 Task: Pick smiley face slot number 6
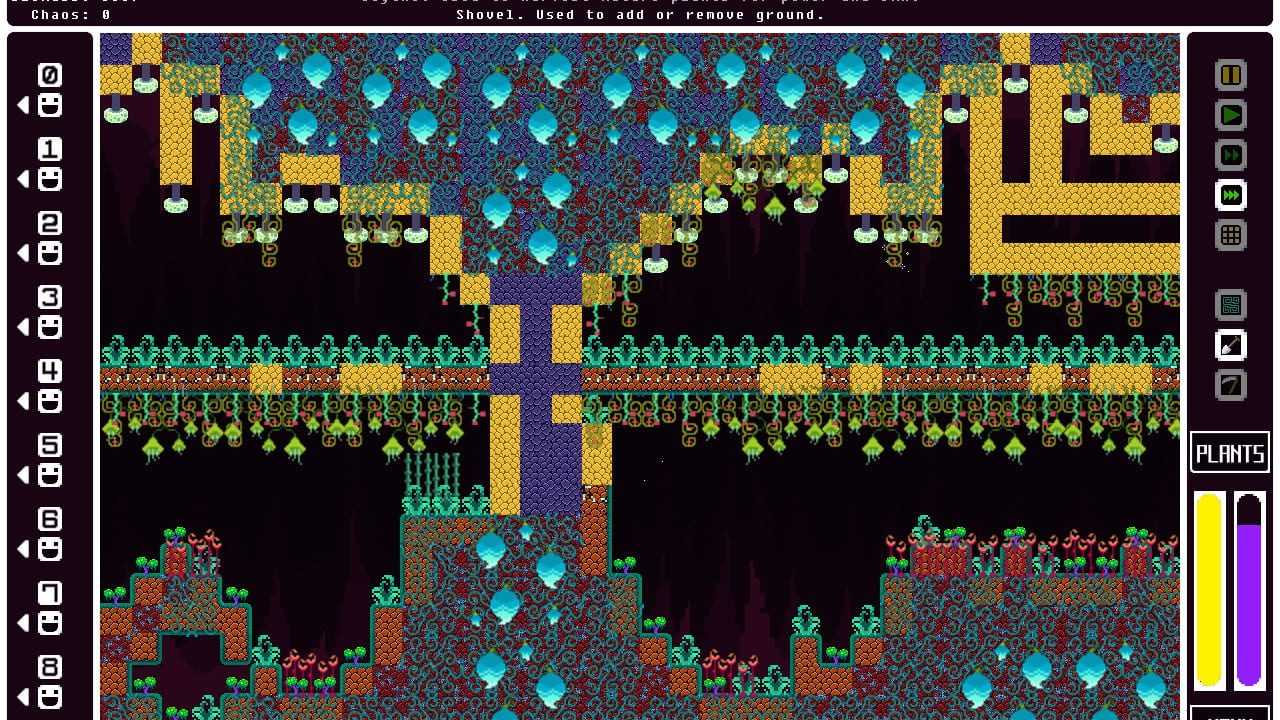point(49,549)
